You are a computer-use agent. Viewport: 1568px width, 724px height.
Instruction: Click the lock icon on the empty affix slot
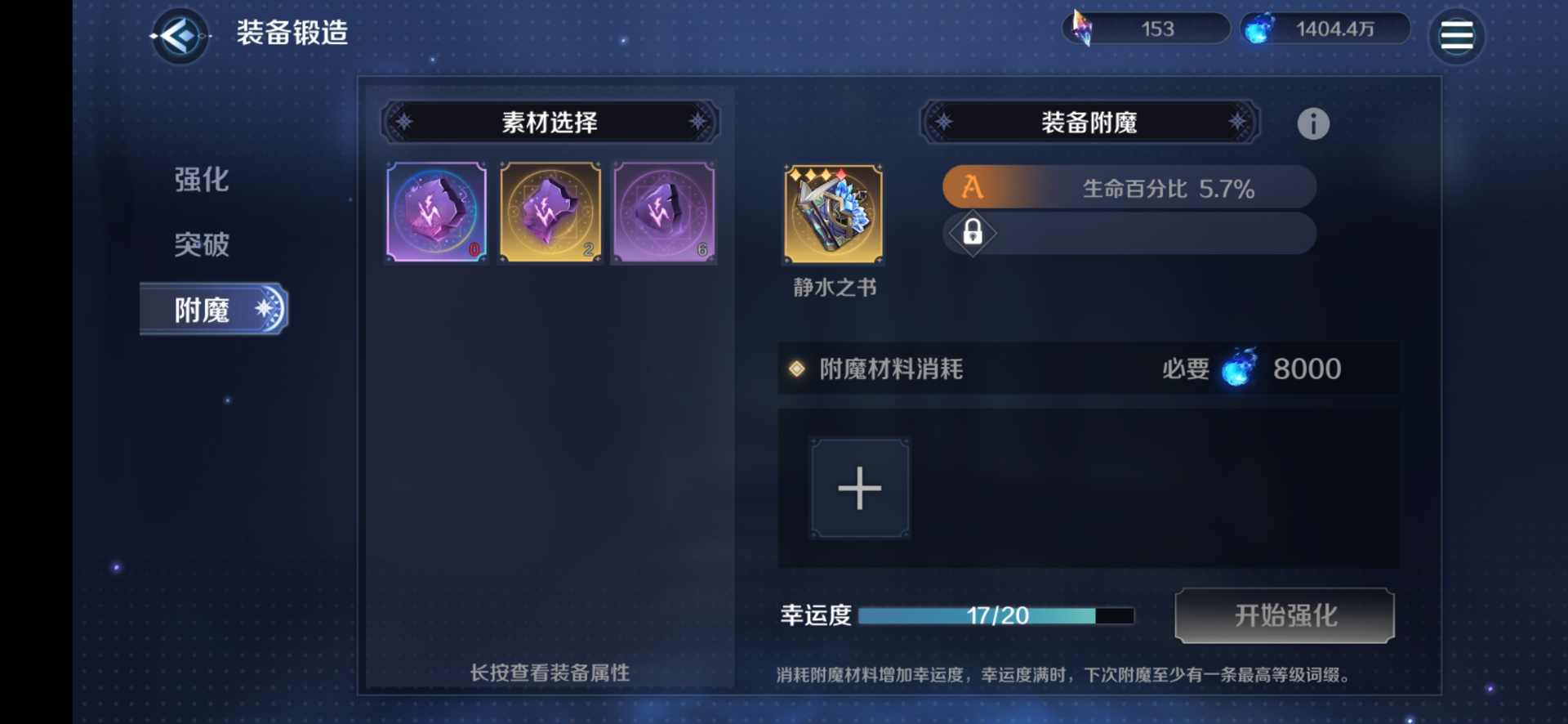(x=972, y=234)
